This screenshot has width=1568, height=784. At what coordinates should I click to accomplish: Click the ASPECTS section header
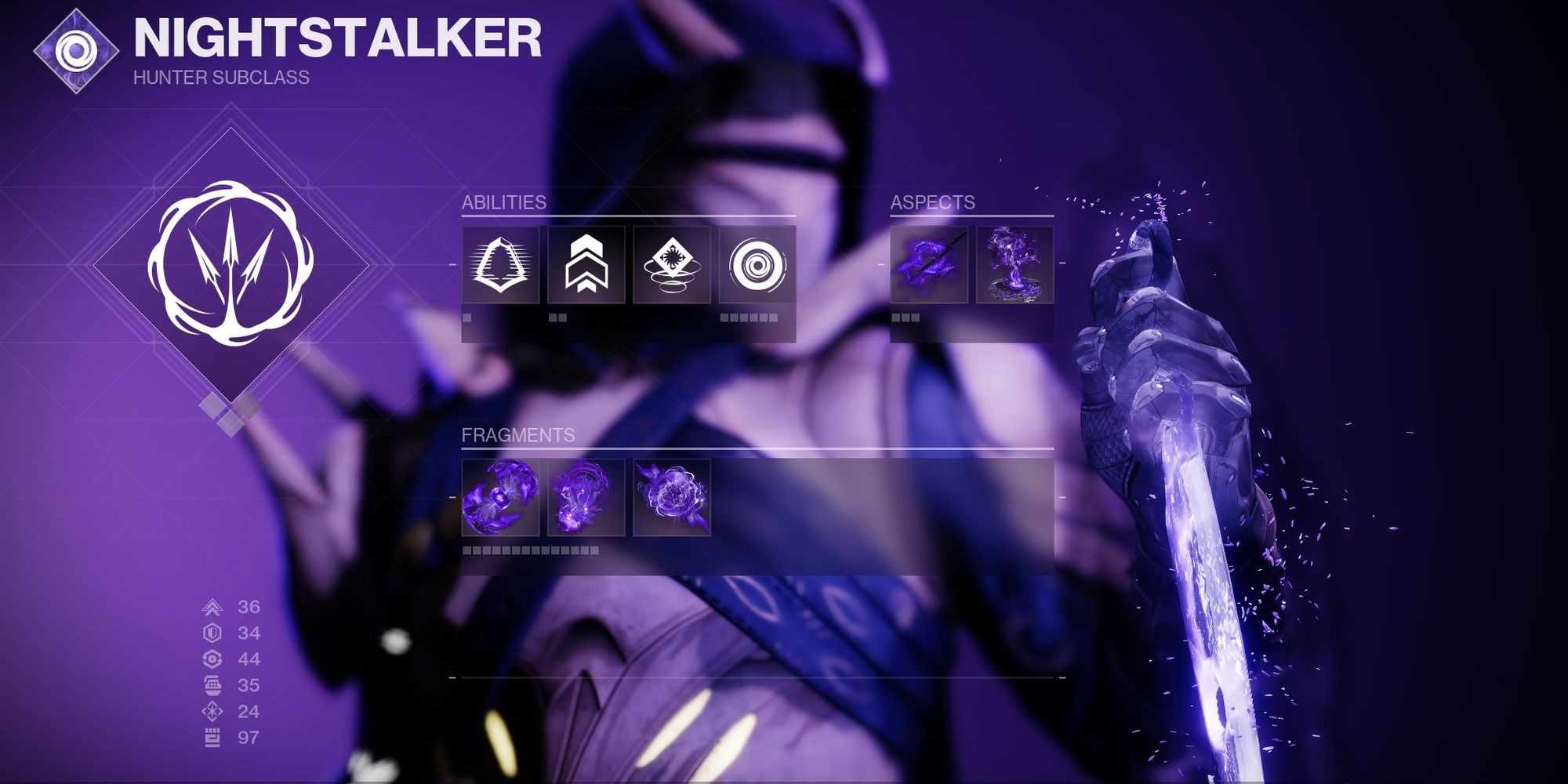pos(932,201)
